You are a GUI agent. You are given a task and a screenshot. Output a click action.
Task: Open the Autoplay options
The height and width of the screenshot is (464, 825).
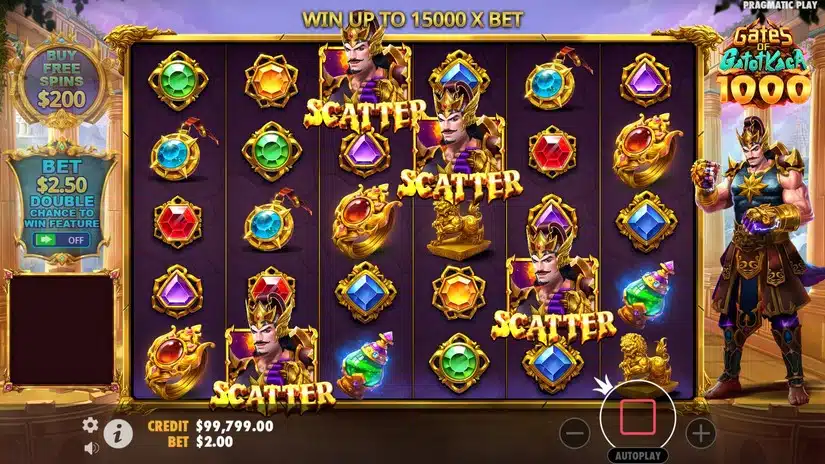pos(638,455)
